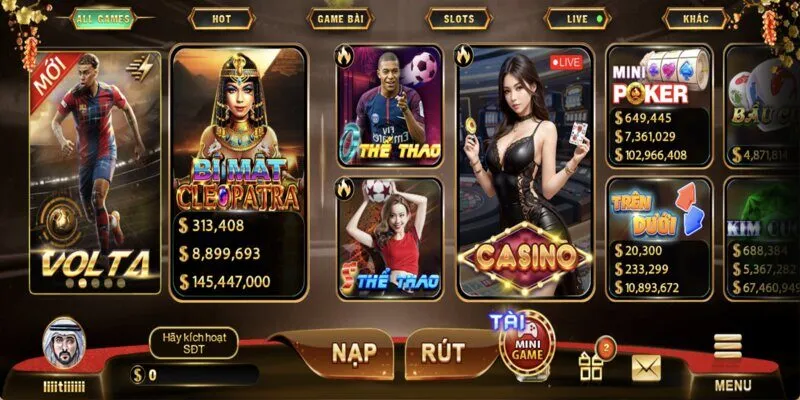Open the Mini Poker game tile
Screen dimensions: 800x400
[x=659, y=105]
